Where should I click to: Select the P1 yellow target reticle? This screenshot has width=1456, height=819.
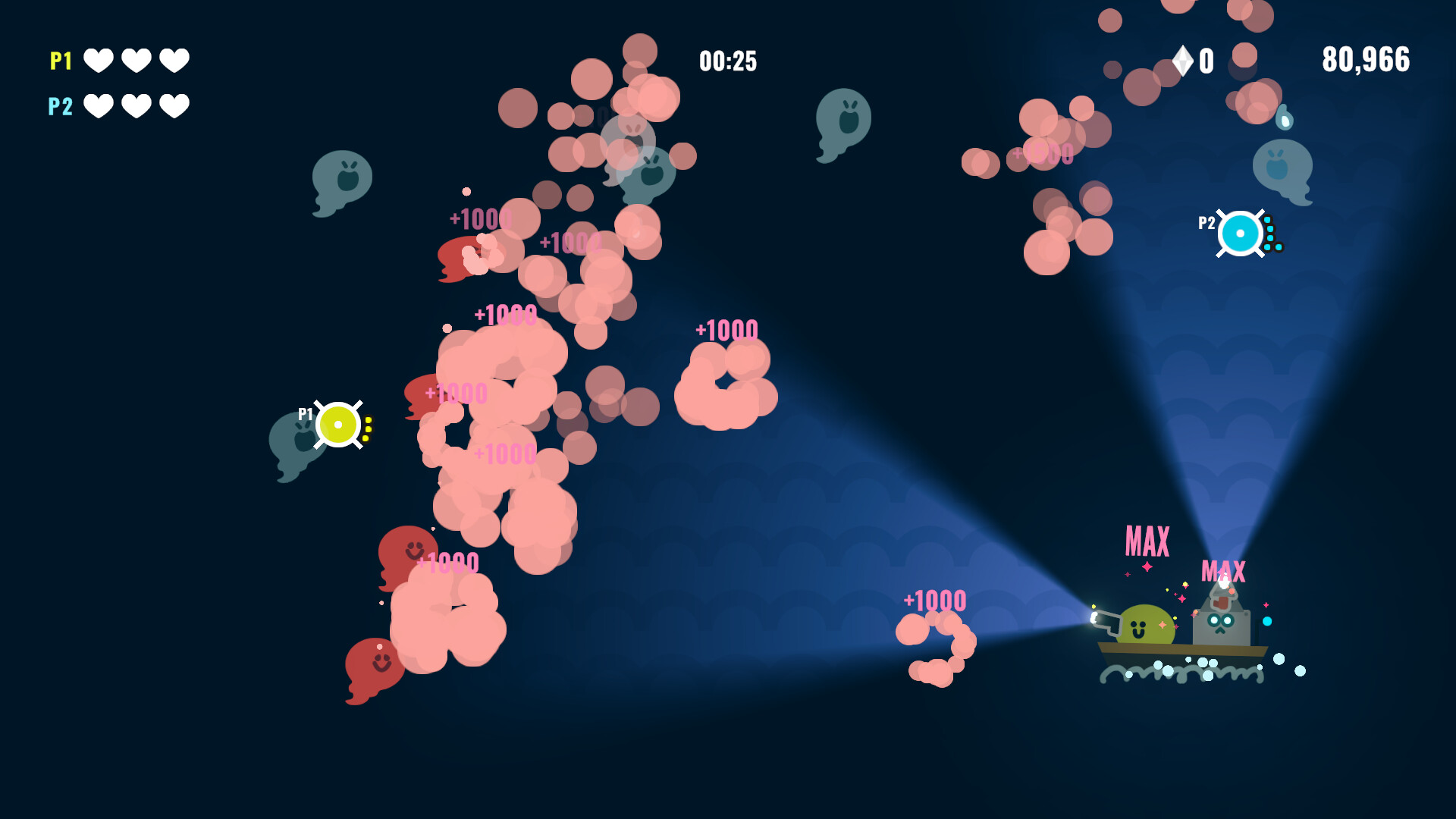[x=339, y=425]
